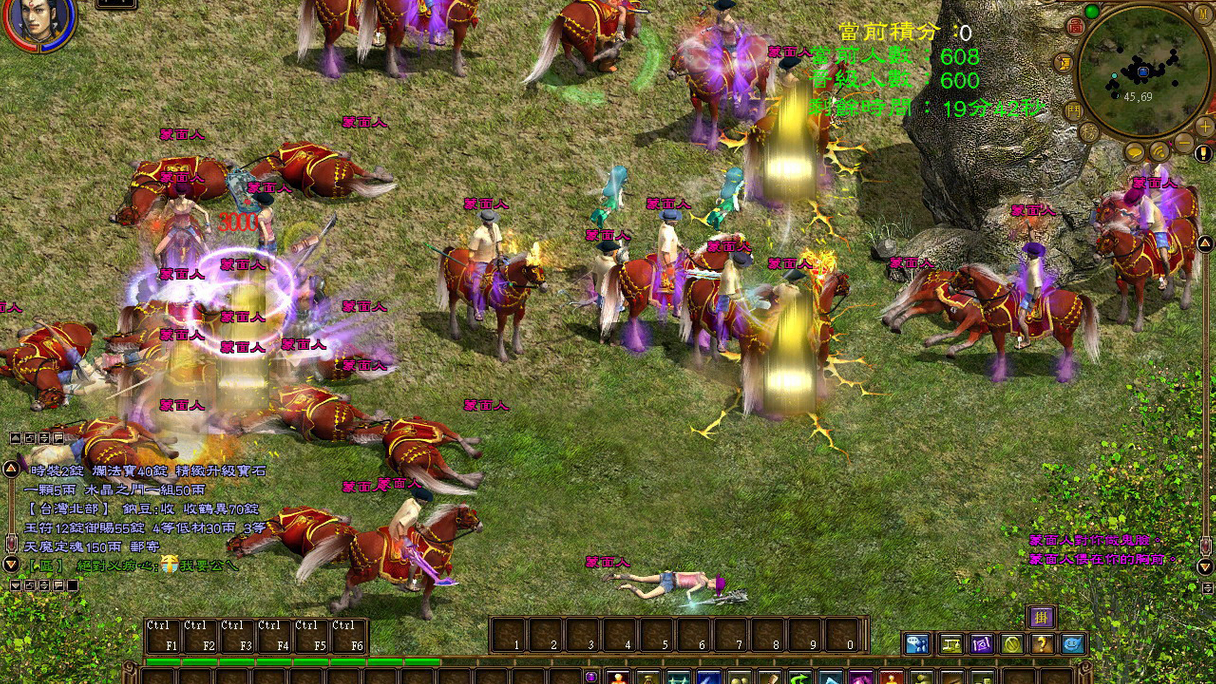1216x684 pixels.
Task: Zoom out the minimap with minus button
Action: (x=1184, y=143)
